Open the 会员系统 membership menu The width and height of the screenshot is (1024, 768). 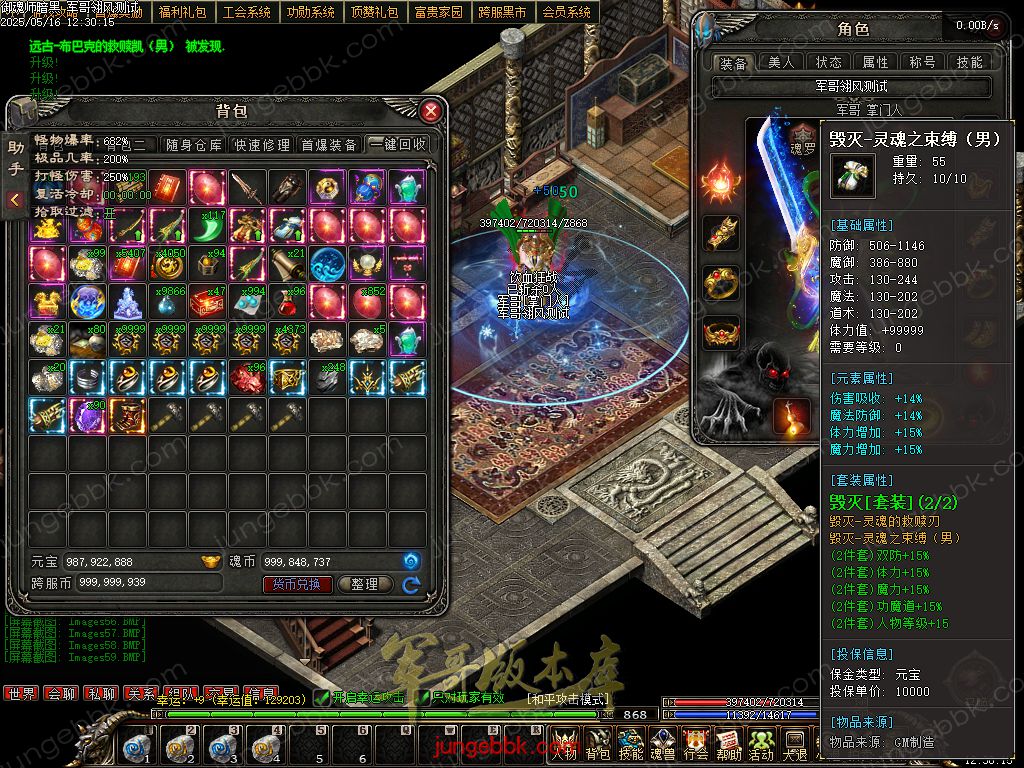(x=566, y=12)
